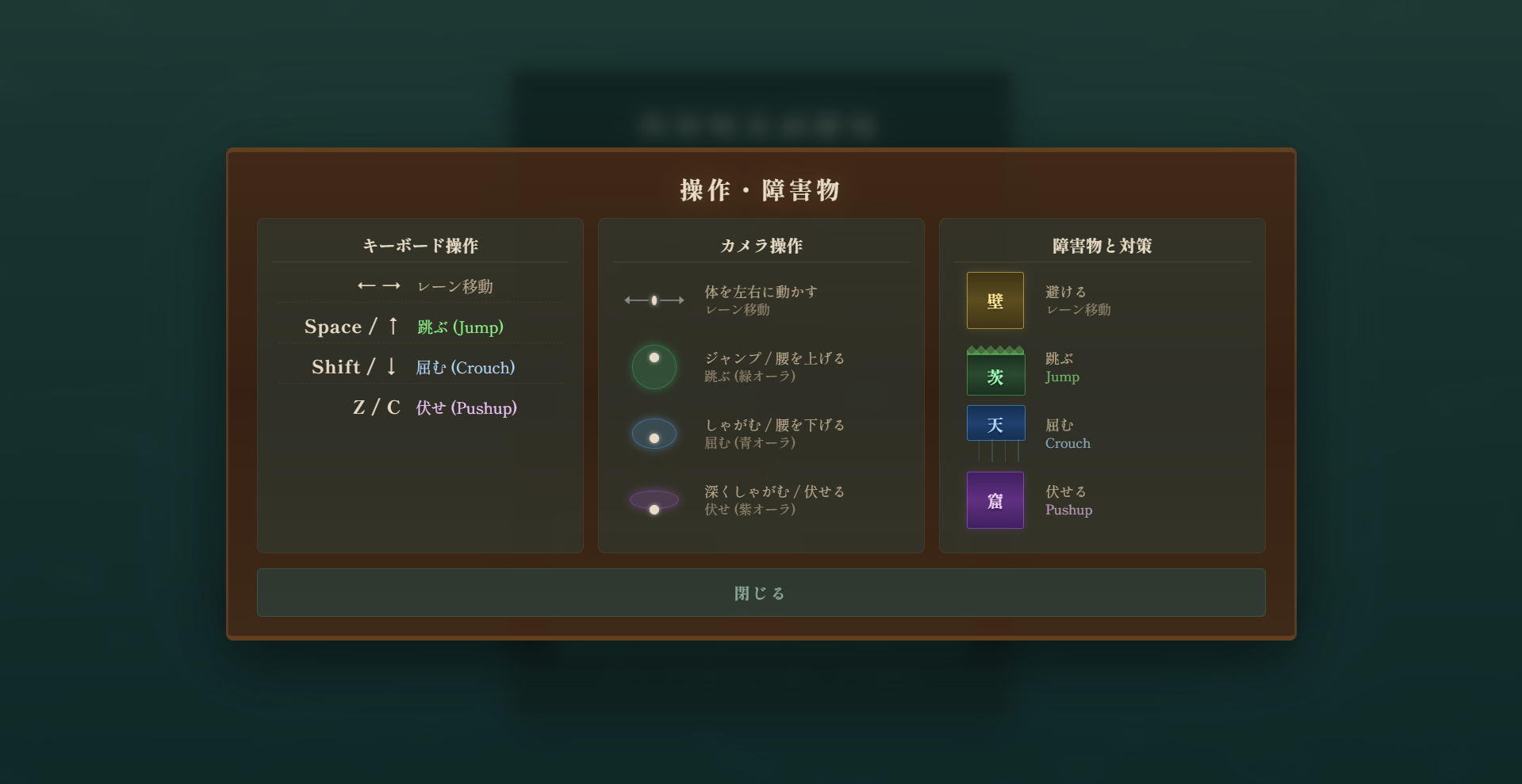Click the blue crouch aura icon
This screenshot has width=1522, height=784.
point(654,434)
